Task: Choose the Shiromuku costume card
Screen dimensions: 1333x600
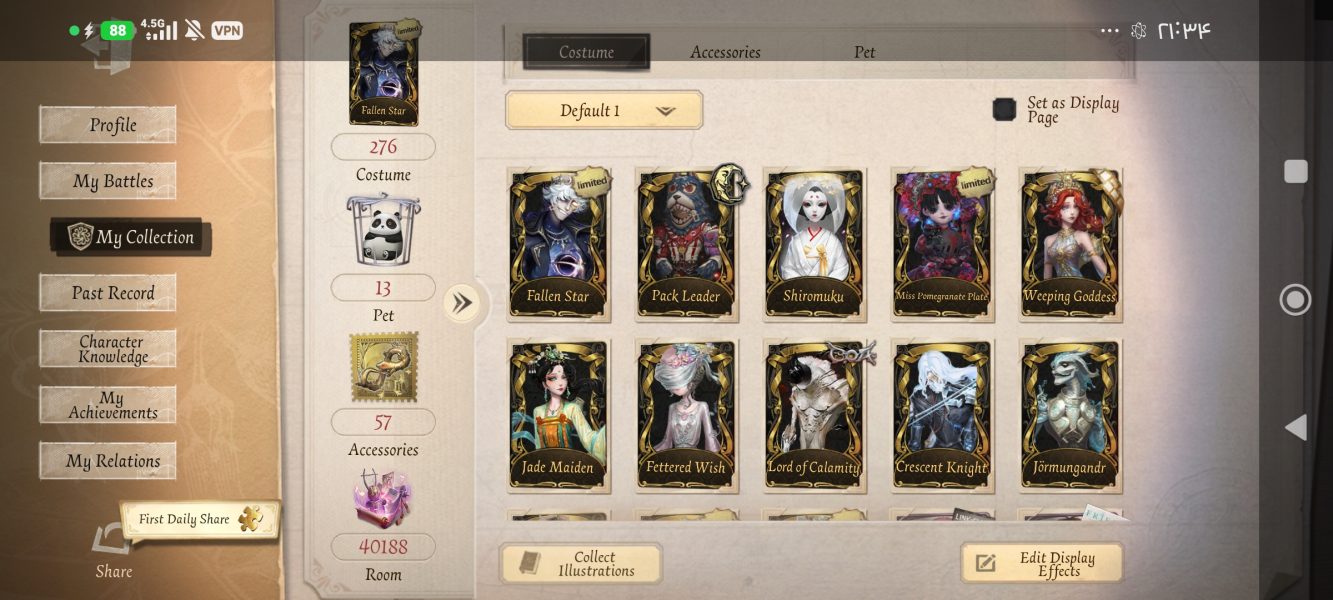Action: [x=814, y=244]
